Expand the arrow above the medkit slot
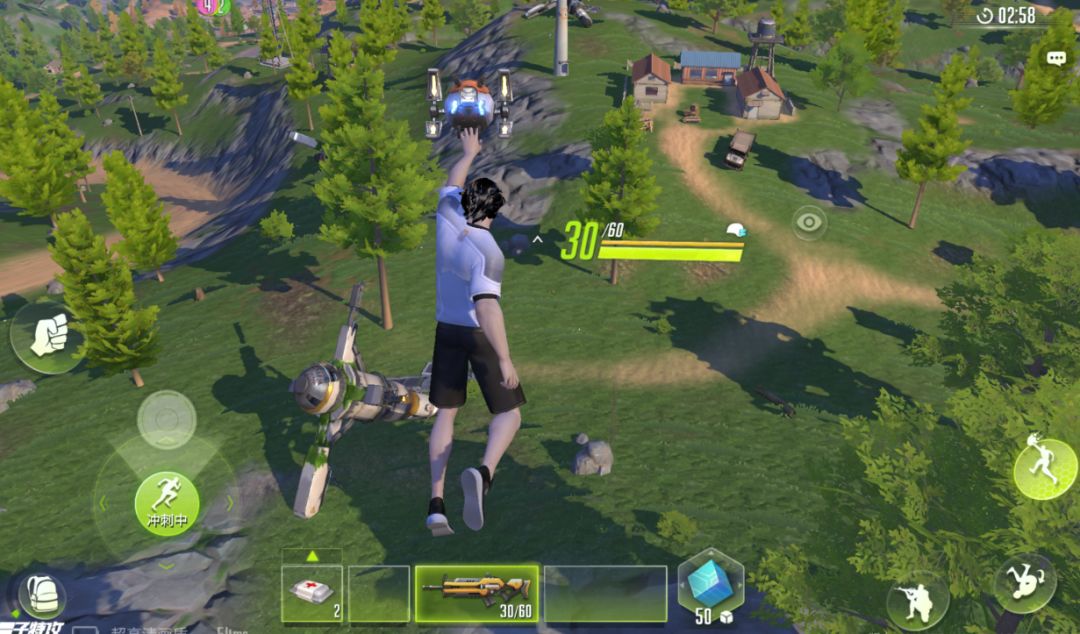Screen dimensions: 1080x634 (312, 556)
